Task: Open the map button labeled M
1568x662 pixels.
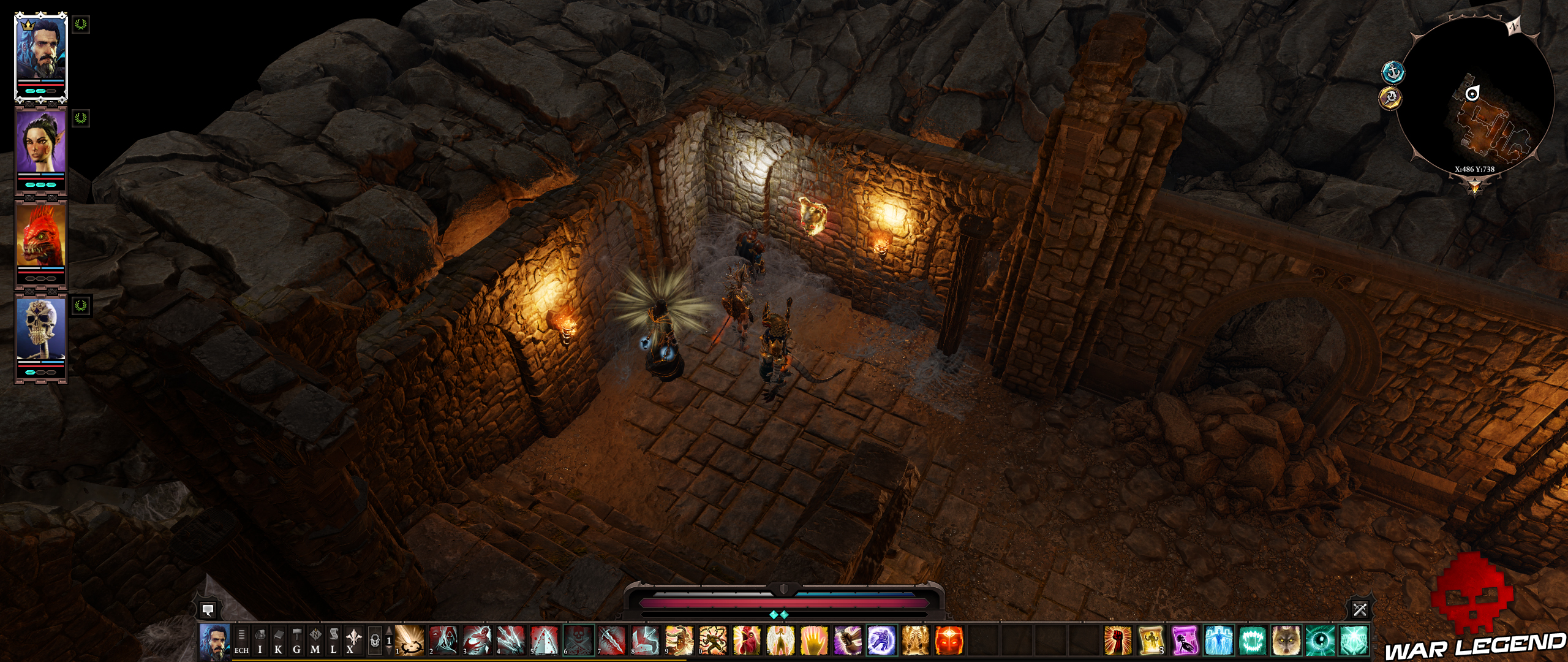Action: click(x=315, y=640)
